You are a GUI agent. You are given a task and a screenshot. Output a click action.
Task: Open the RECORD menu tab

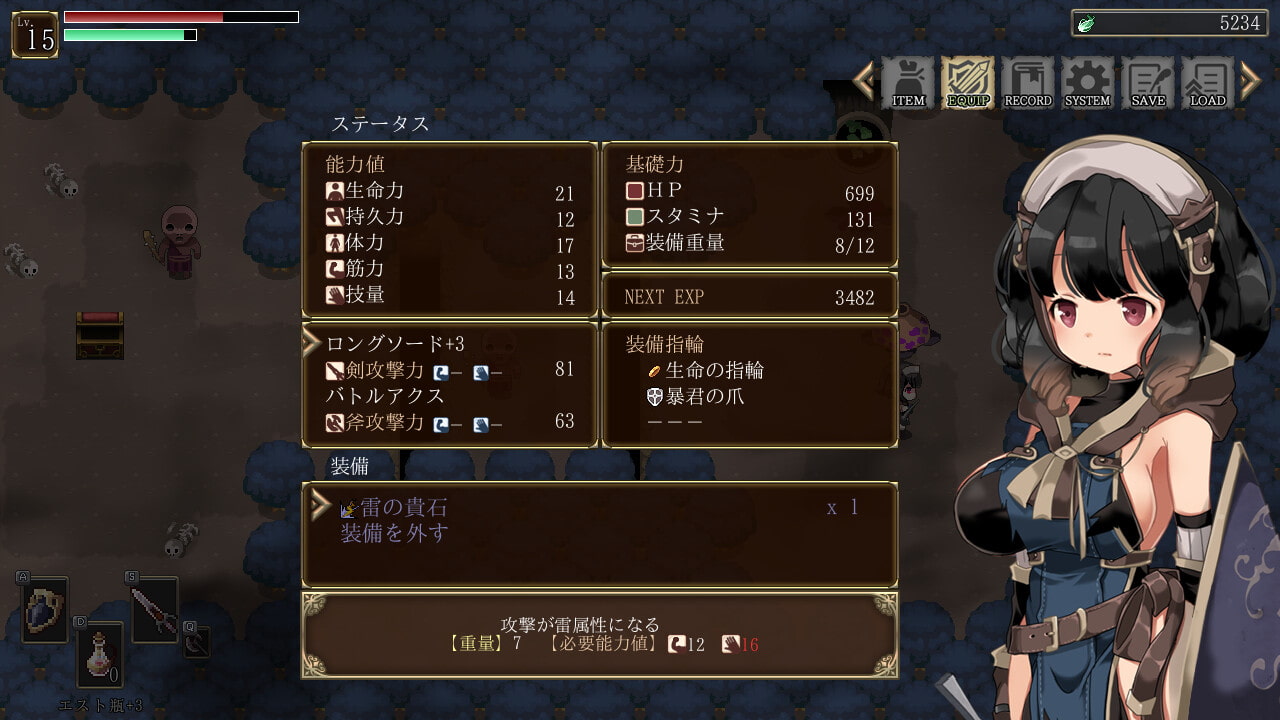[x=1028, y=82]
